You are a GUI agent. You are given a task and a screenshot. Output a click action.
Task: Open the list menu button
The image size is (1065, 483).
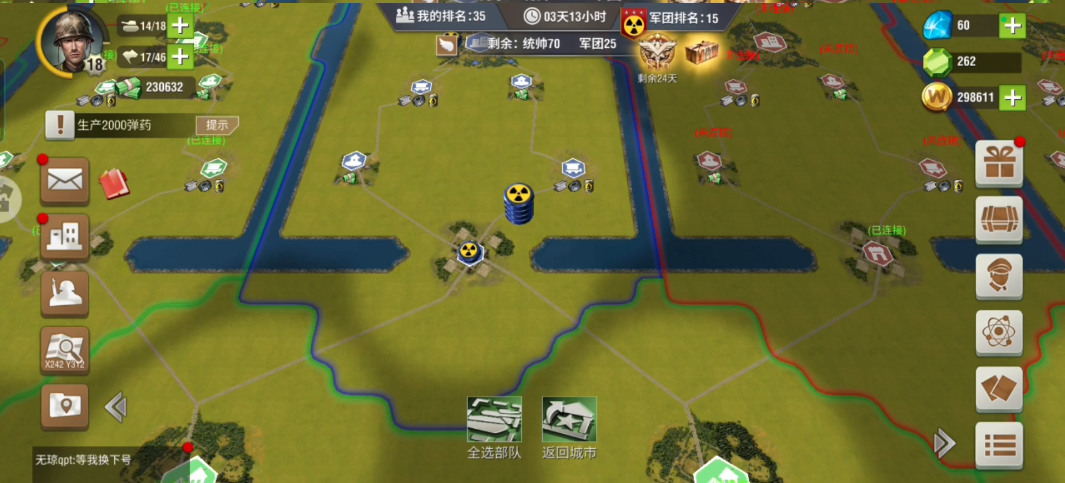click(x=999, y=444)
